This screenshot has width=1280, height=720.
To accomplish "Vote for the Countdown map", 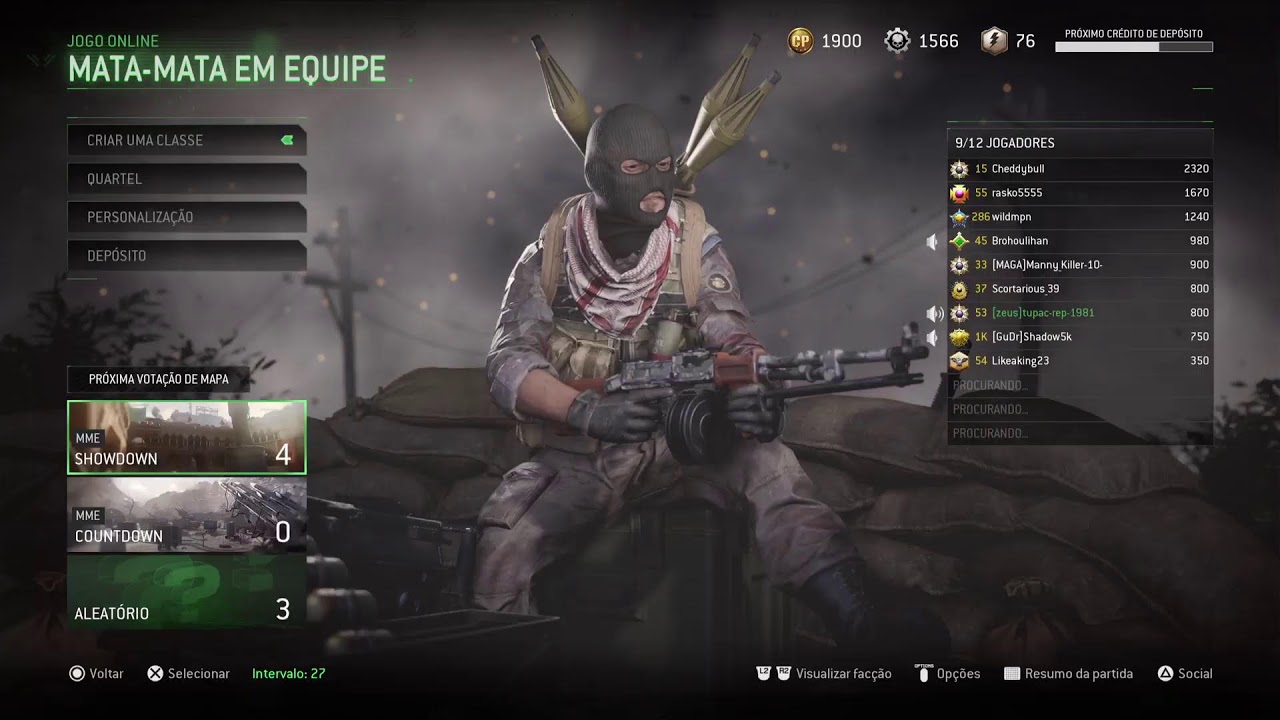I will click(186, 515).
